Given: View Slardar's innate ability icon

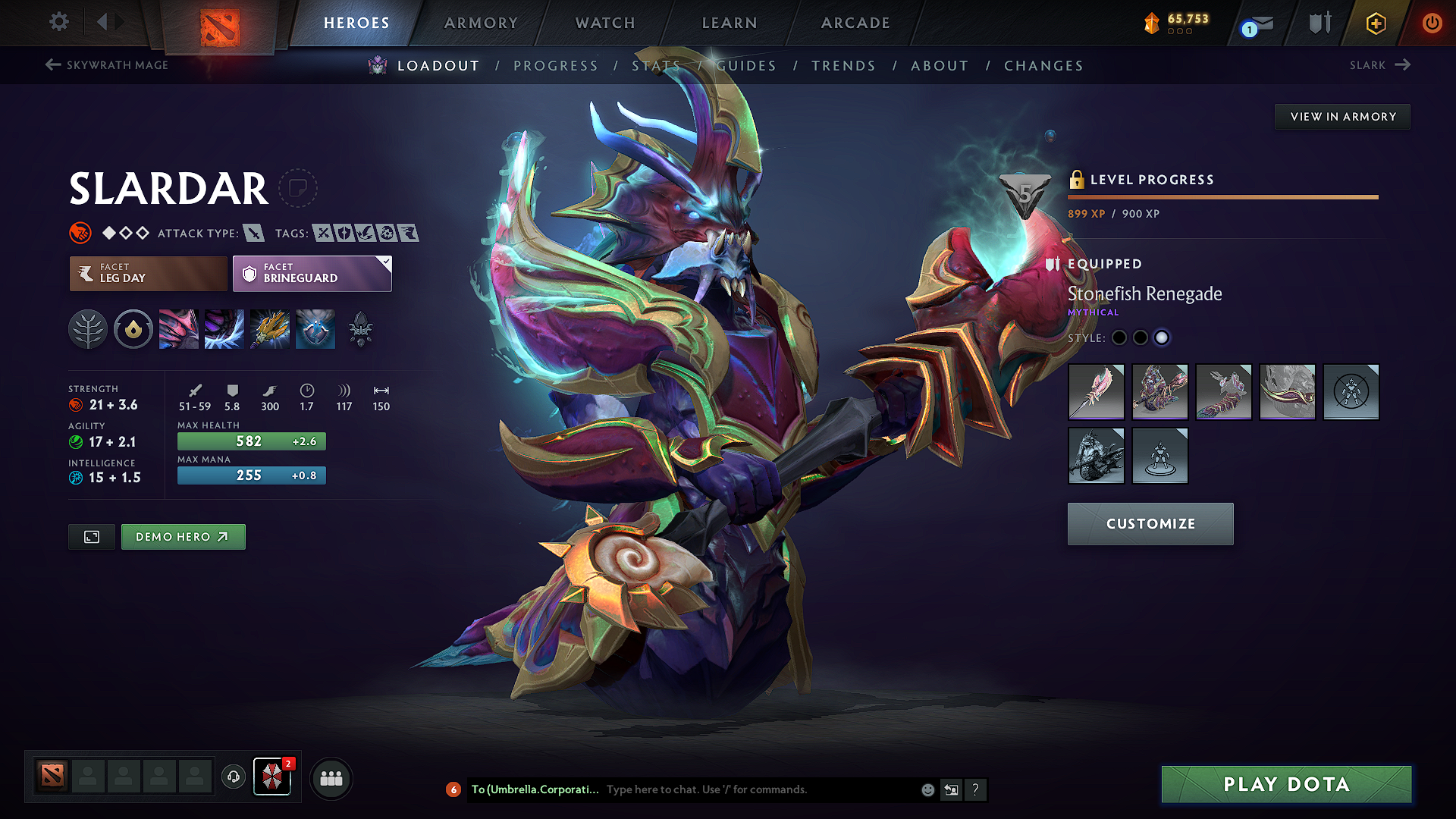Looking at the screenshot, I should [133, 328].
